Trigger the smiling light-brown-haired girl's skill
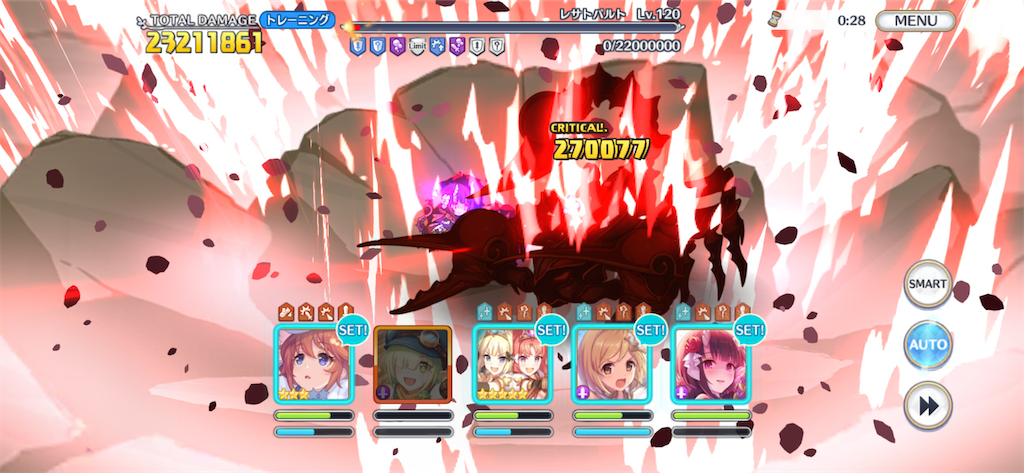Viewport: 1024px width, 473px height. click(x=610, y=365)
